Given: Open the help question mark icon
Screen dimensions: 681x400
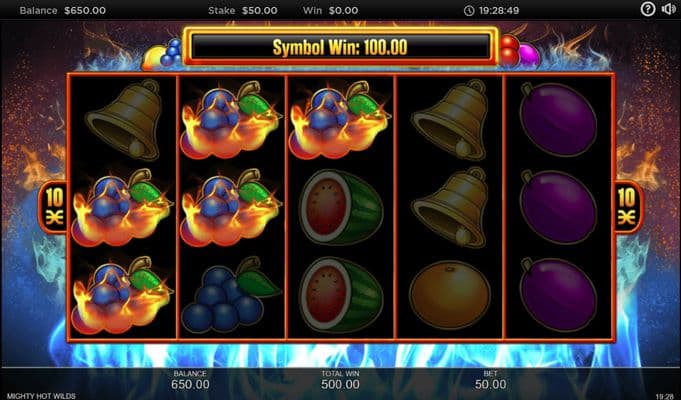Looking at the screenshot, I should tap(647, 9).
